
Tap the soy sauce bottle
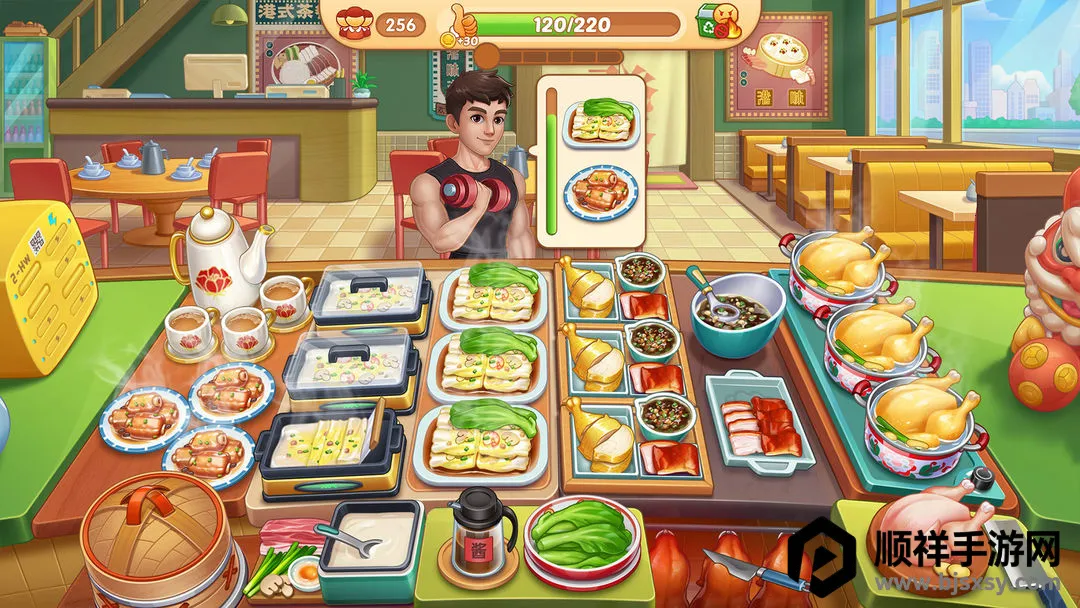pos(482,533)
